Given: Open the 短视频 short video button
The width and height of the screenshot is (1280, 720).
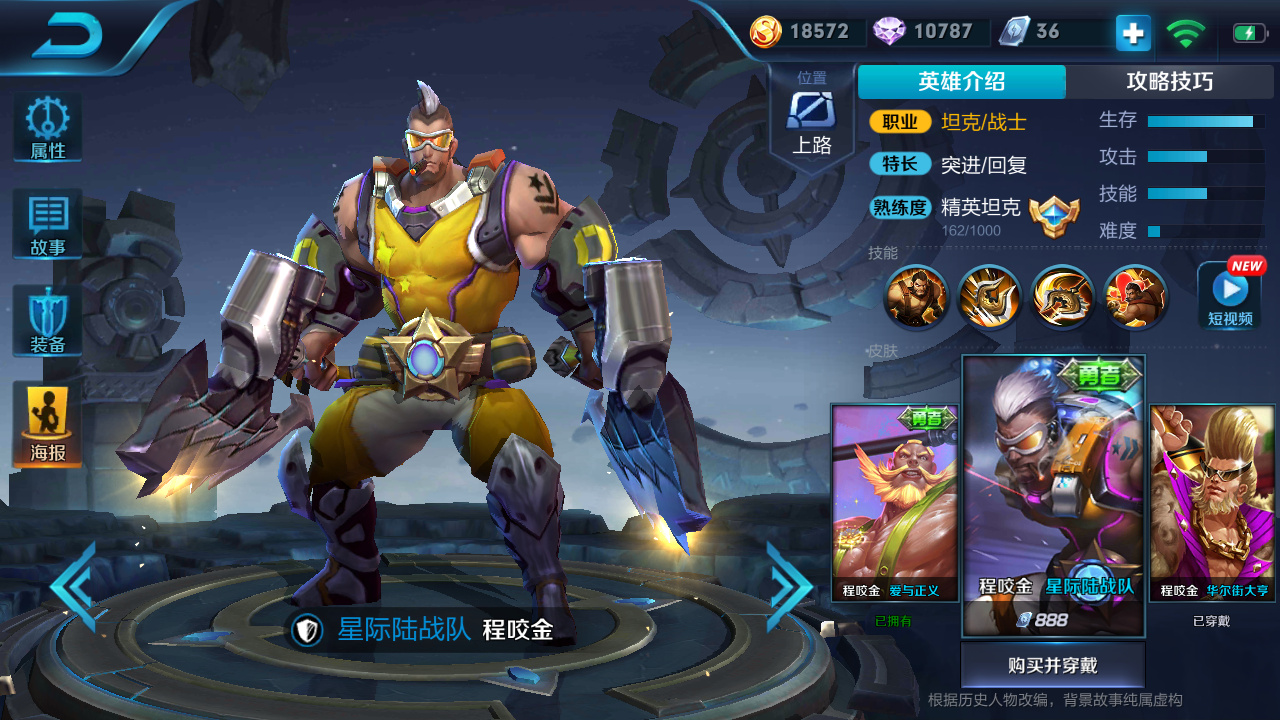Looking at the screenshot, I should (1229, 295).
